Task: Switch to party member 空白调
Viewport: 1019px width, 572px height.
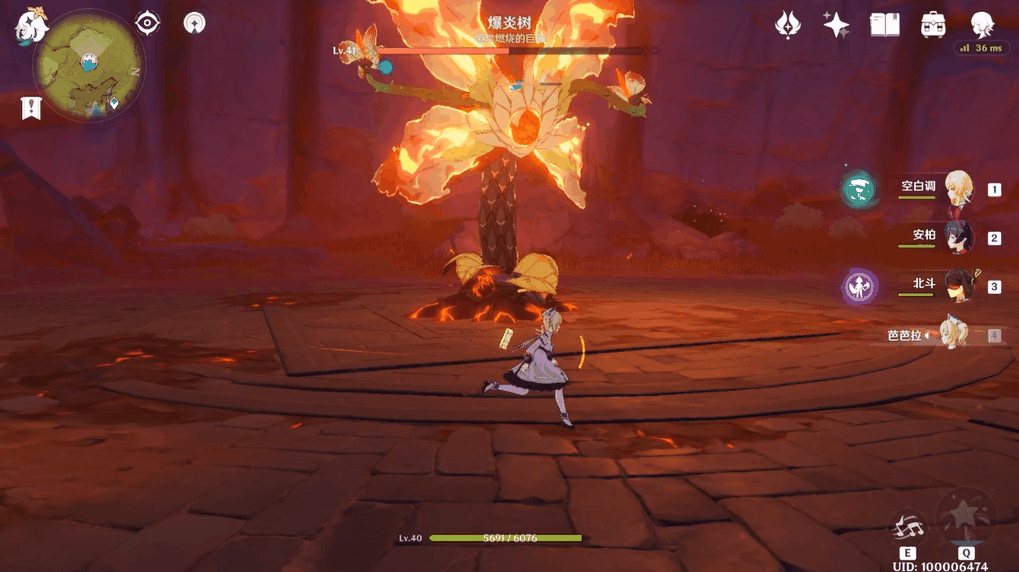Action: [x=958, y=189]
